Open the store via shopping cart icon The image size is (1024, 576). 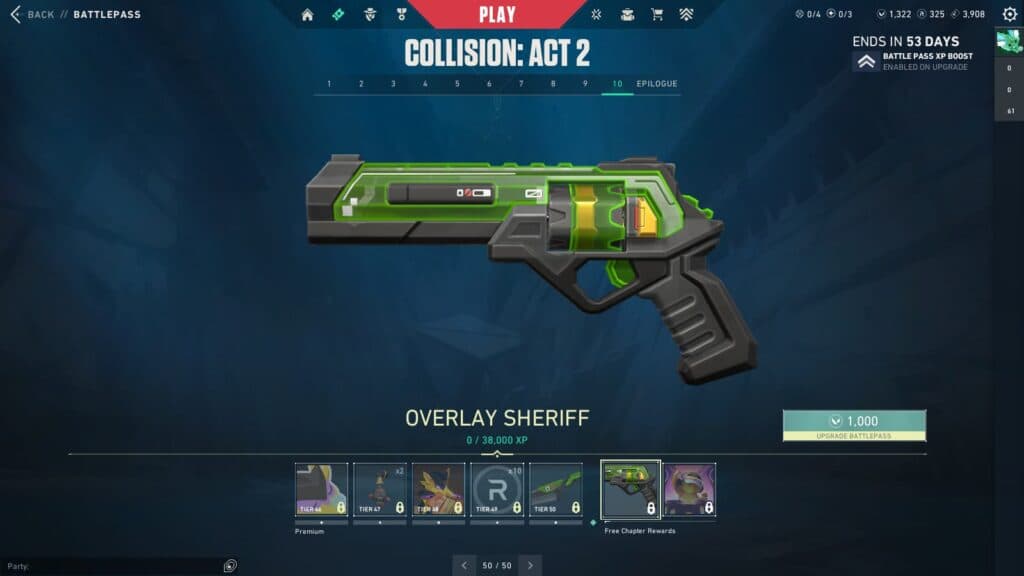657,15
